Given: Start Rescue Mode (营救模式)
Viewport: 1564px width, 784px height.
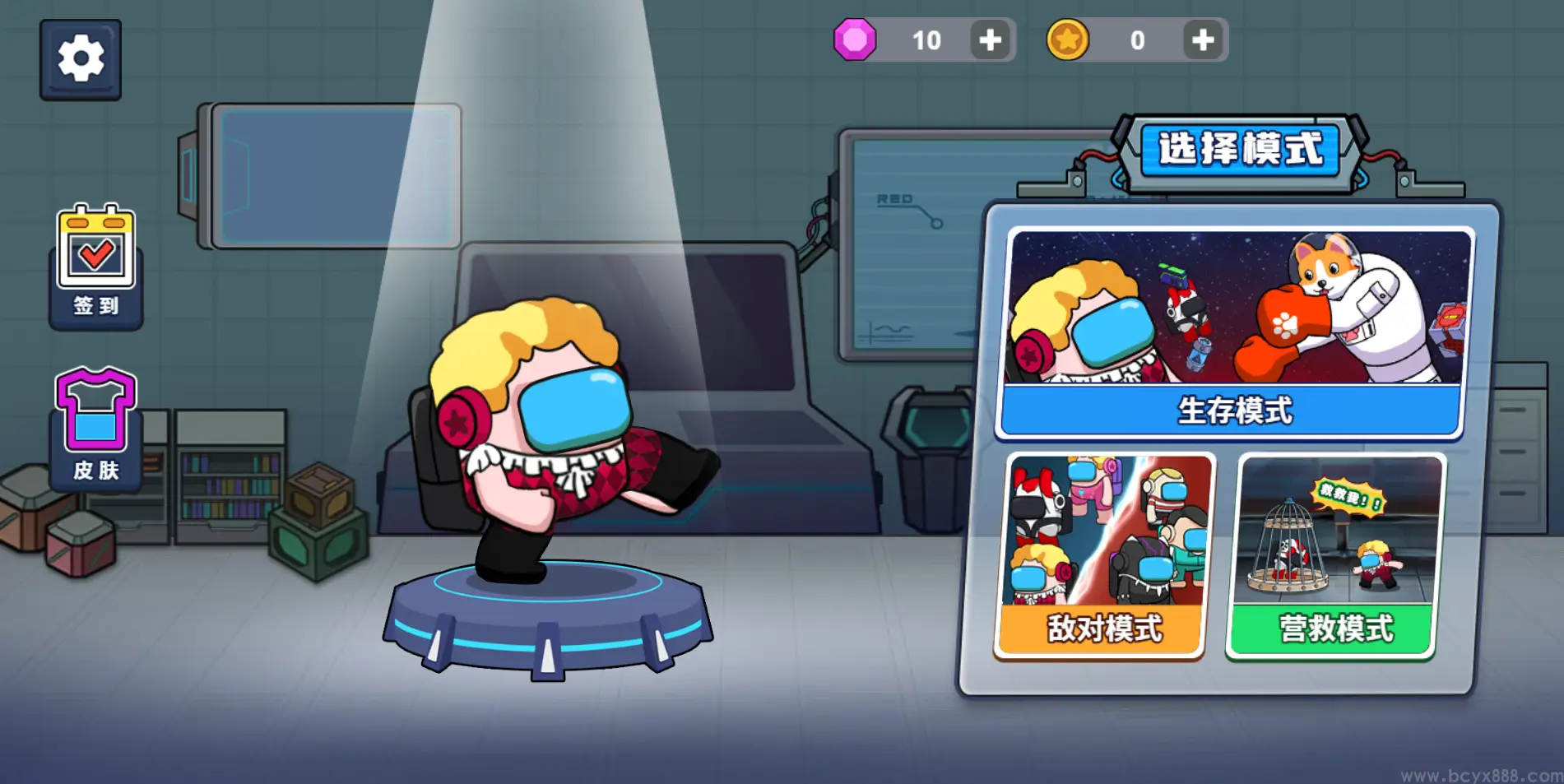Looking at the screenshot, I should pyautogui.click(x=1335, y=557).
